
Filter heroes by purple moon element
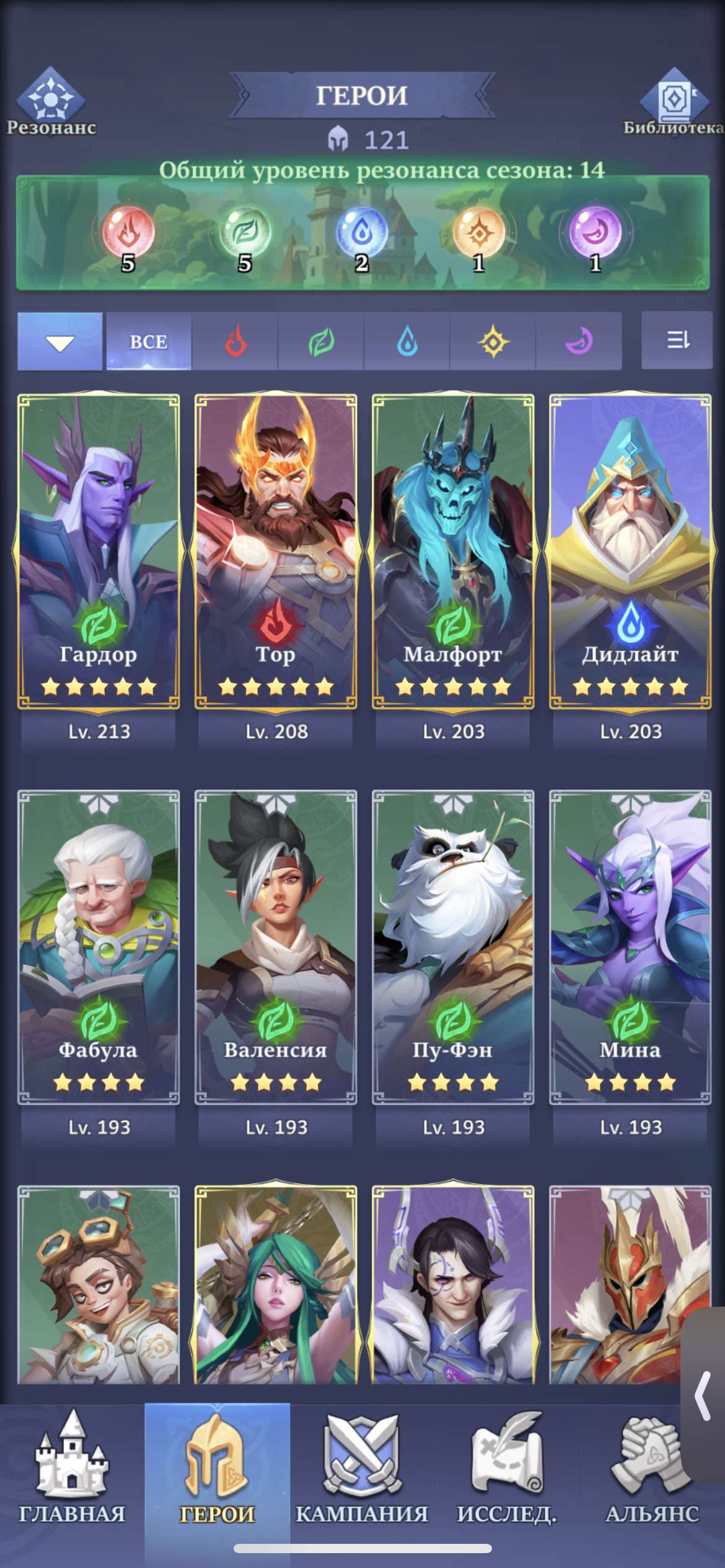click(x=579, y=341)
